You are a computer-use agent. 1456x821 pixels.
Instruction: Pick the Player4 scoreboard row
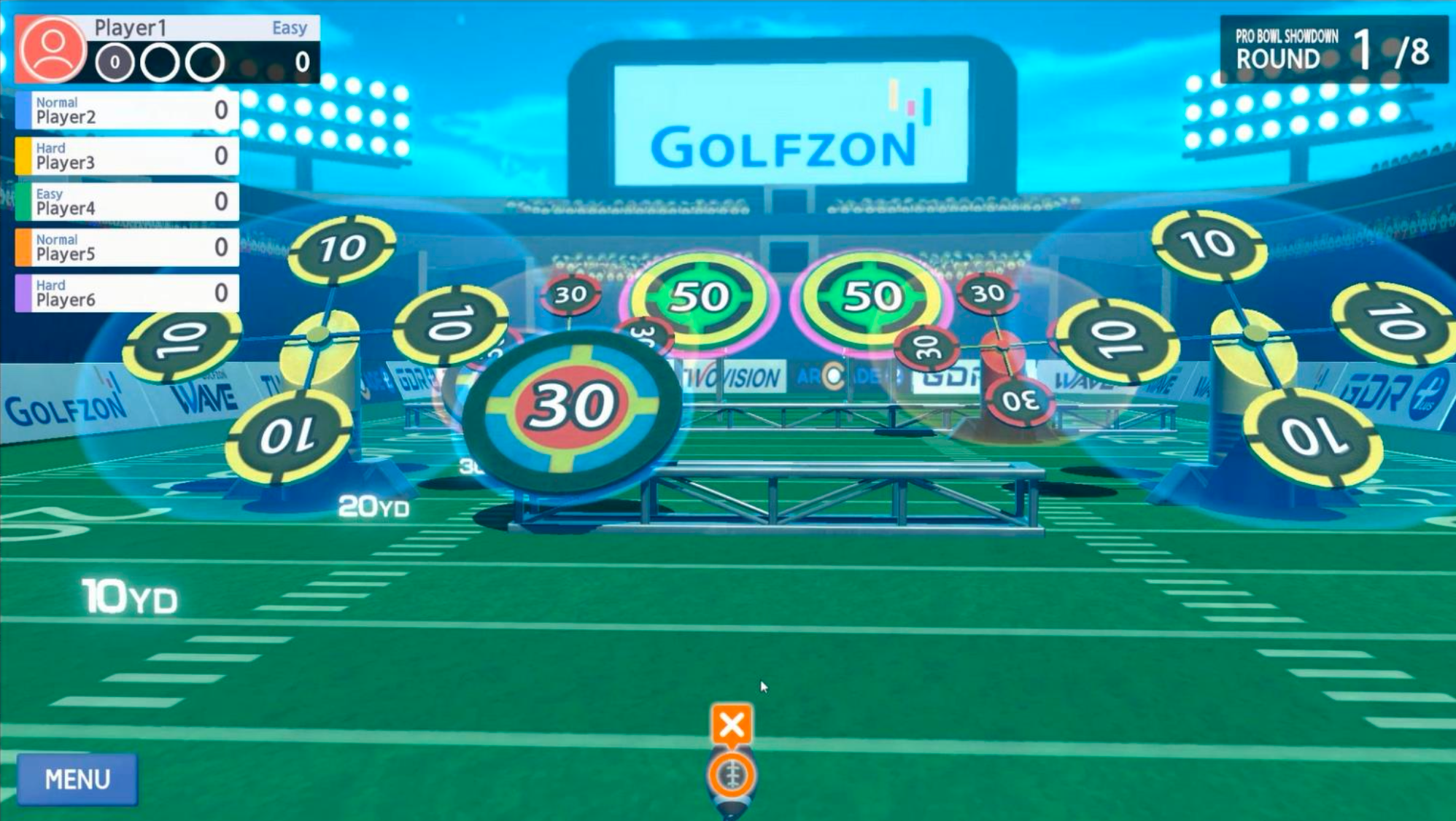click(x=128, y=201)
